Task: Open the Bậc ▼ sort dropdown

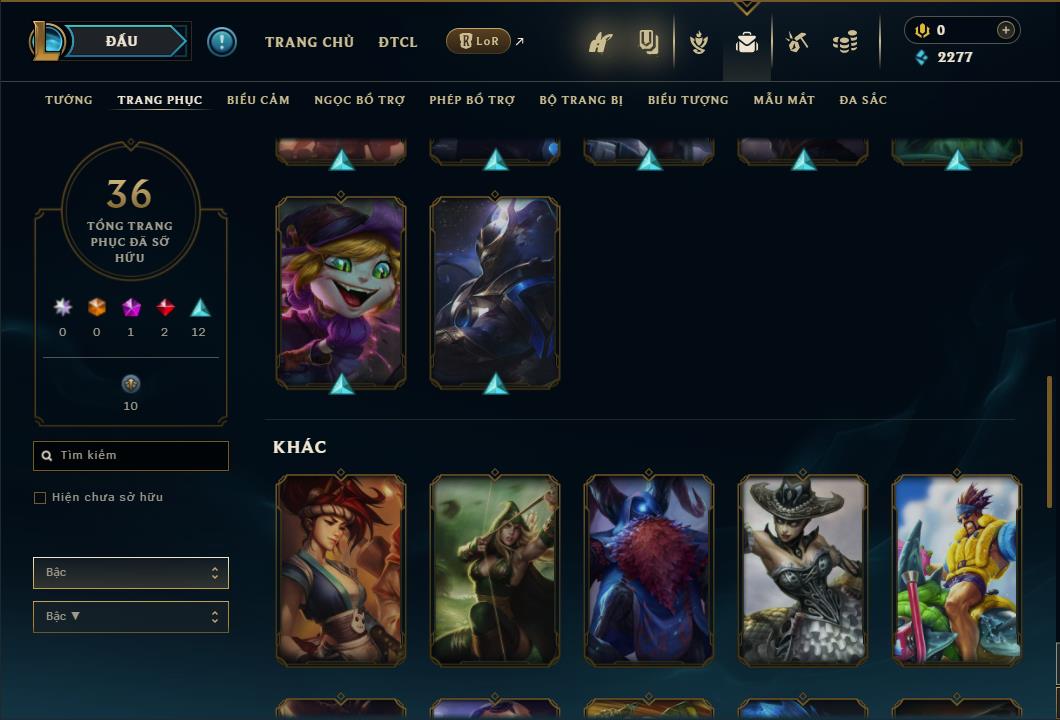Action: 131,617
